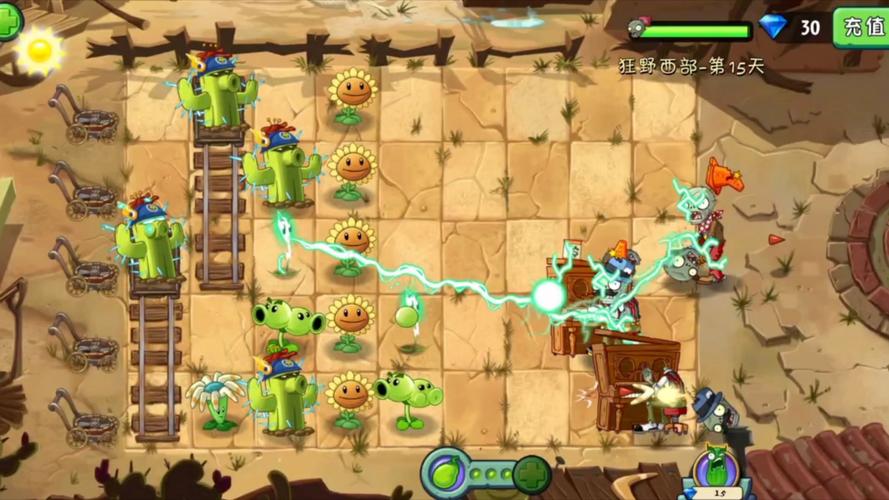The image size is (889, 500).
Task: Activate the cucumber power-up icon
Action: click(x=714, y=471)
